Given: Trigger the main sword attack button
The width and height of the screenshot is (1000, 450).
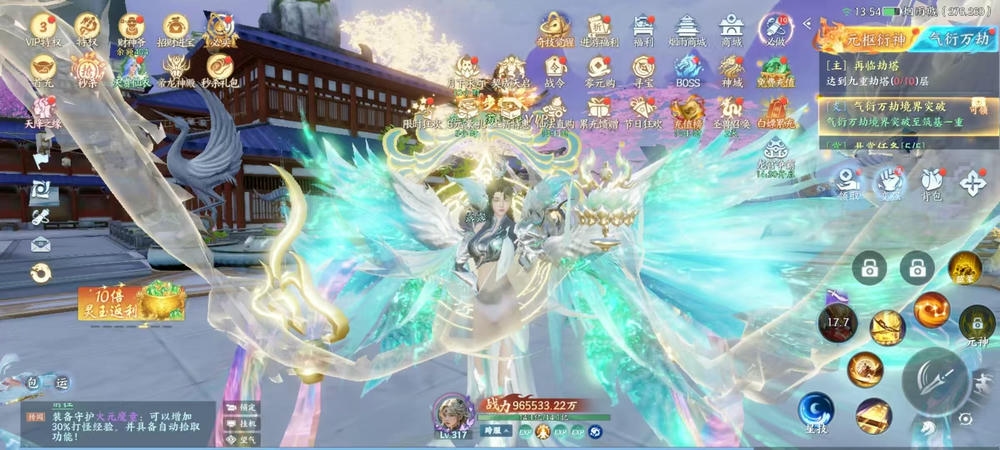Looking at the screenshot, I should click(x=935, y=380).
